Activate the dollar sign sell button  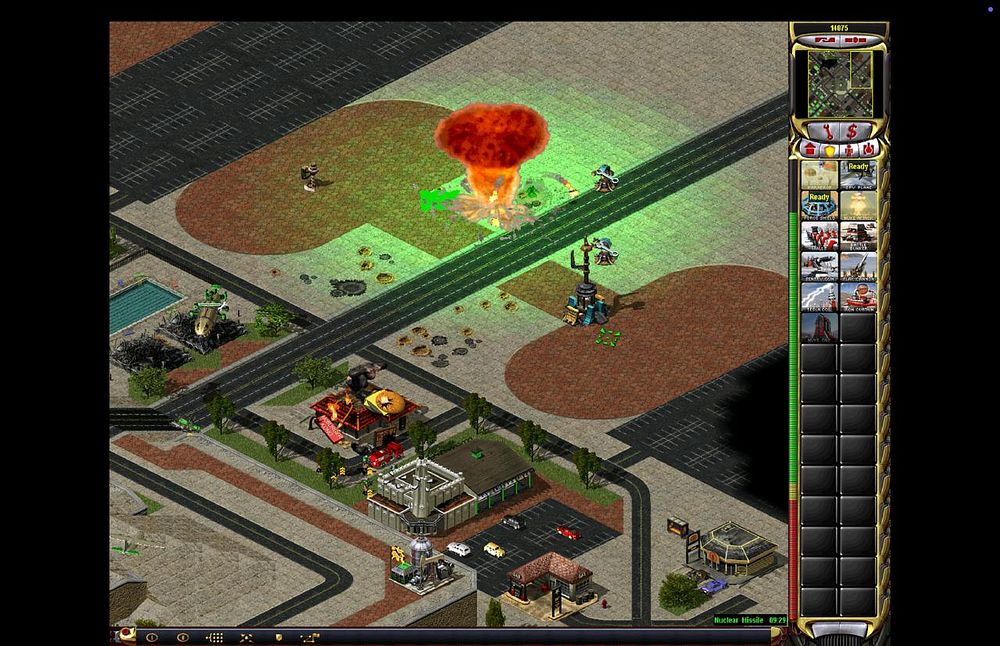(852, 131)
